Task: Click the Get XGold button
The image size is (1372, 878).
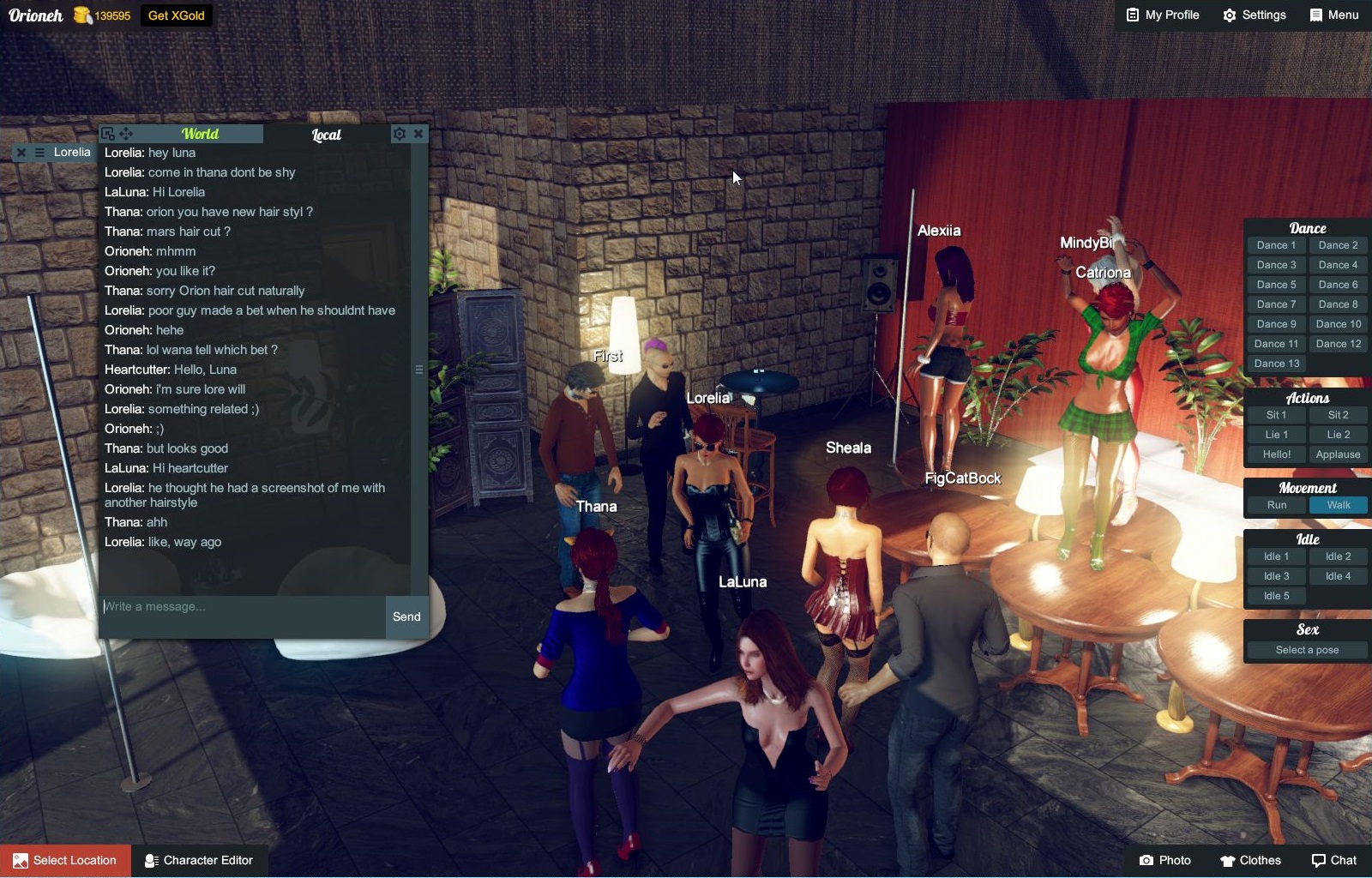Action: (176, 15)
